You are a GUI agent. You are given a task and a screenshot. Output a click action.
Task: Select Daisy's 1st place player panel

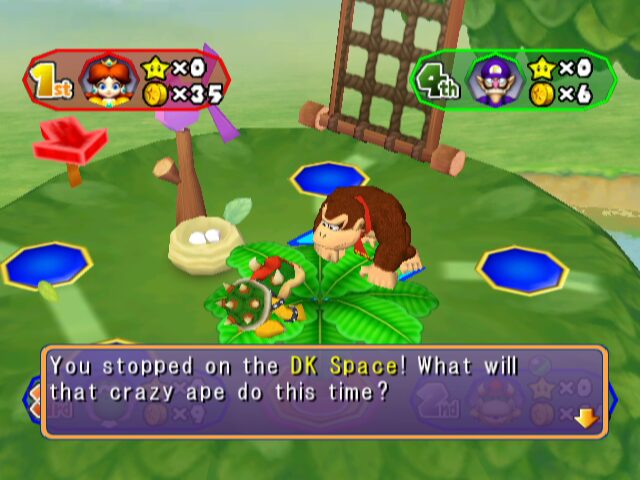(127, 81)
